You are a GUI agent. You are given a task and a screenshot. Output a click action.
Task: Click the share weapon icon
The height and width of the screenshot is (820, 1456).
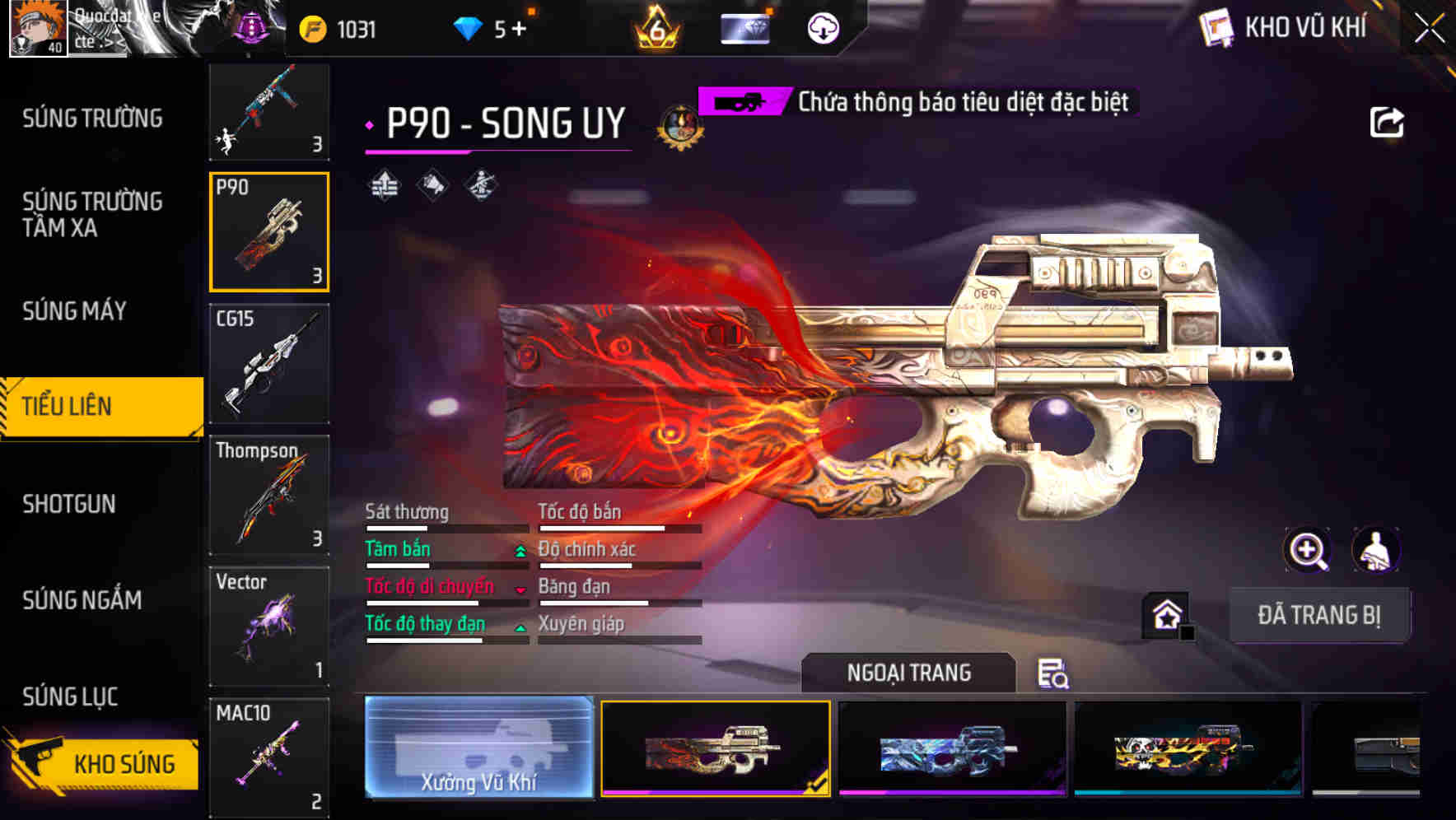pyautogui.click(x=1388, y=121)
